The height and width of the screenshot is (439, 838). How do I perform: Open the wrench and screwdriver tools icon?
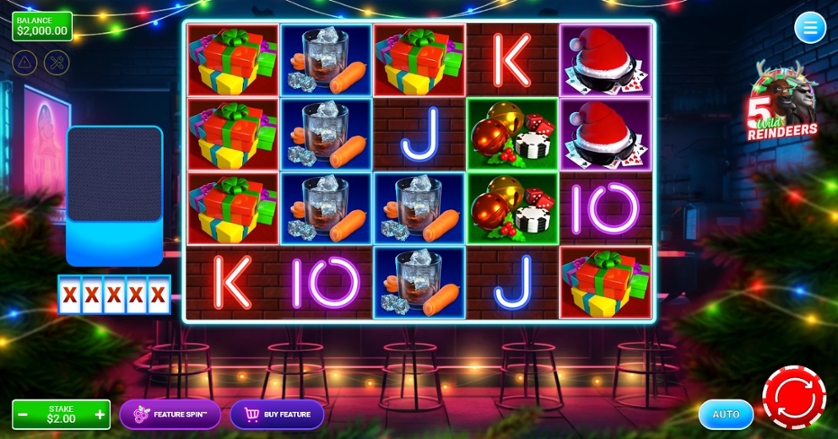pyautogui.click(x=58, y=62)
